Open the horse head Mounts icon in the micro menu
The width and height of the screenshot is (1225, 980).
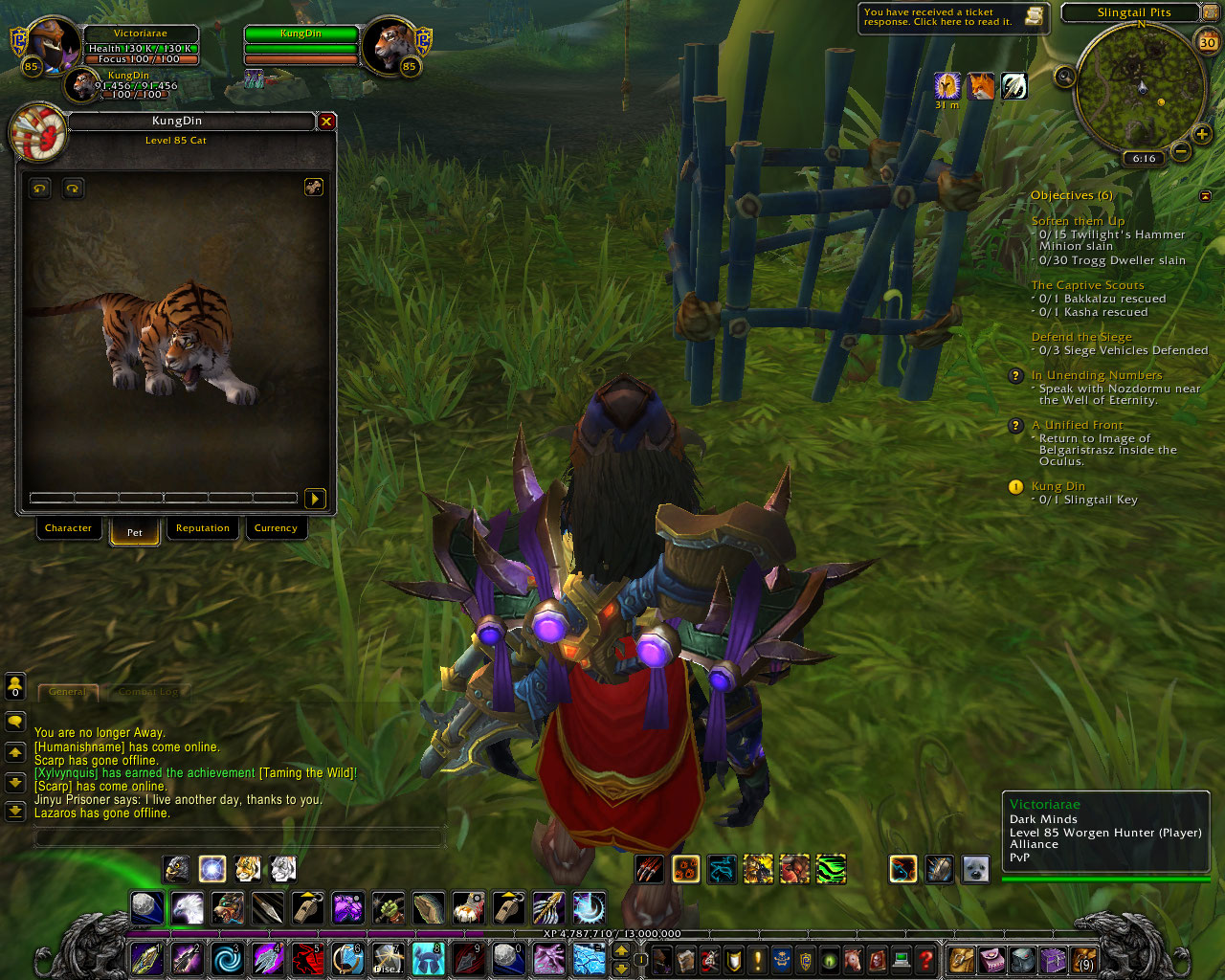coord(853,961)
